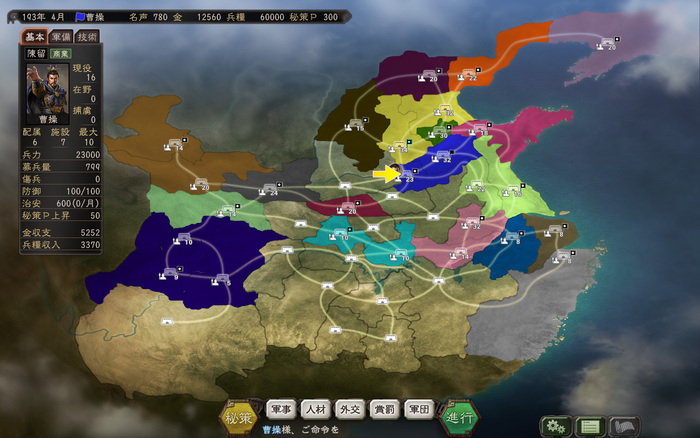This screenshot has width=700, height=438.
Task: Show the green list panel icon
Action: [590, 425]
